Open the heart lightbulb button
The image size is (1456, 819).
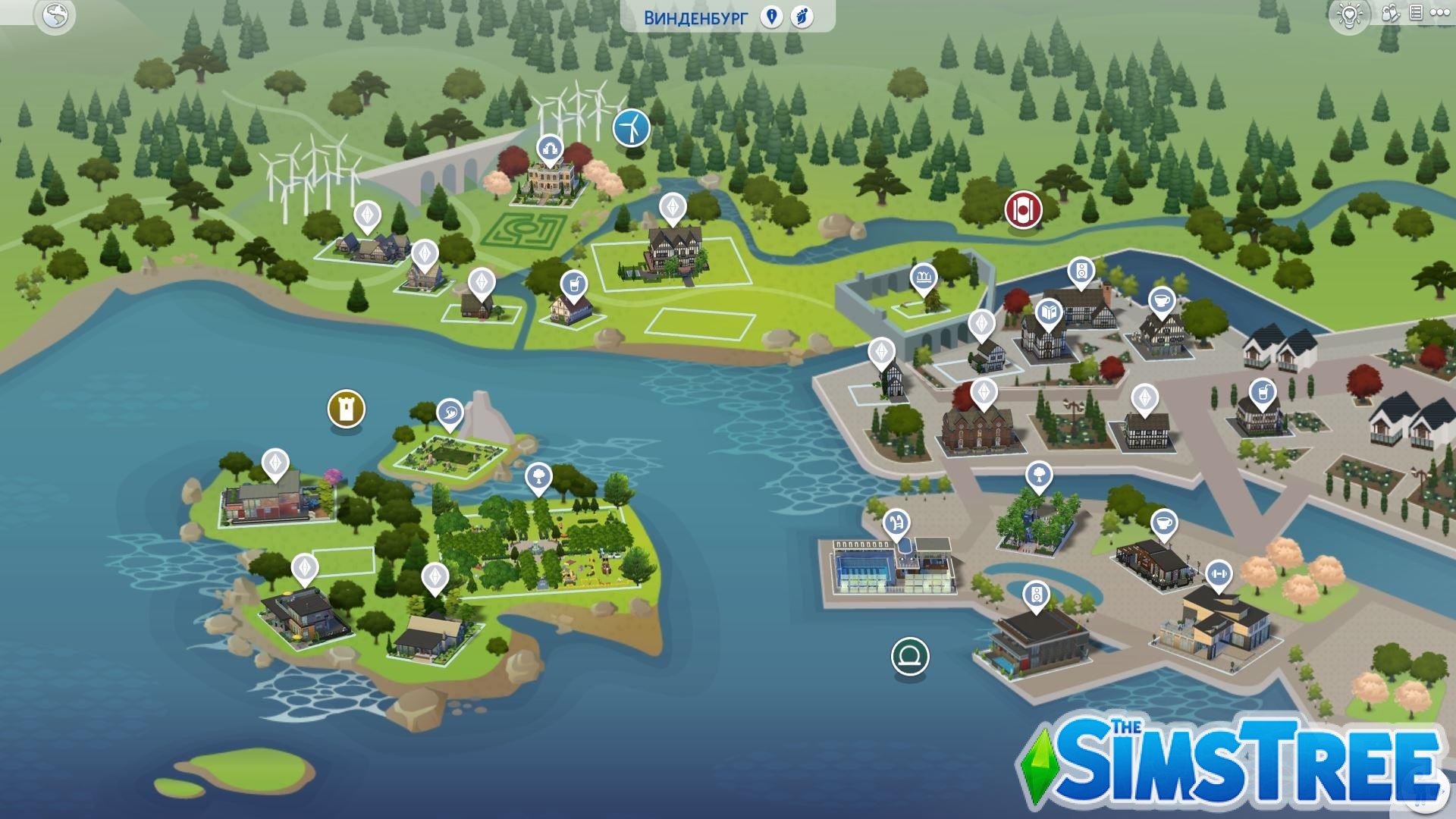tap(1350, 14)
